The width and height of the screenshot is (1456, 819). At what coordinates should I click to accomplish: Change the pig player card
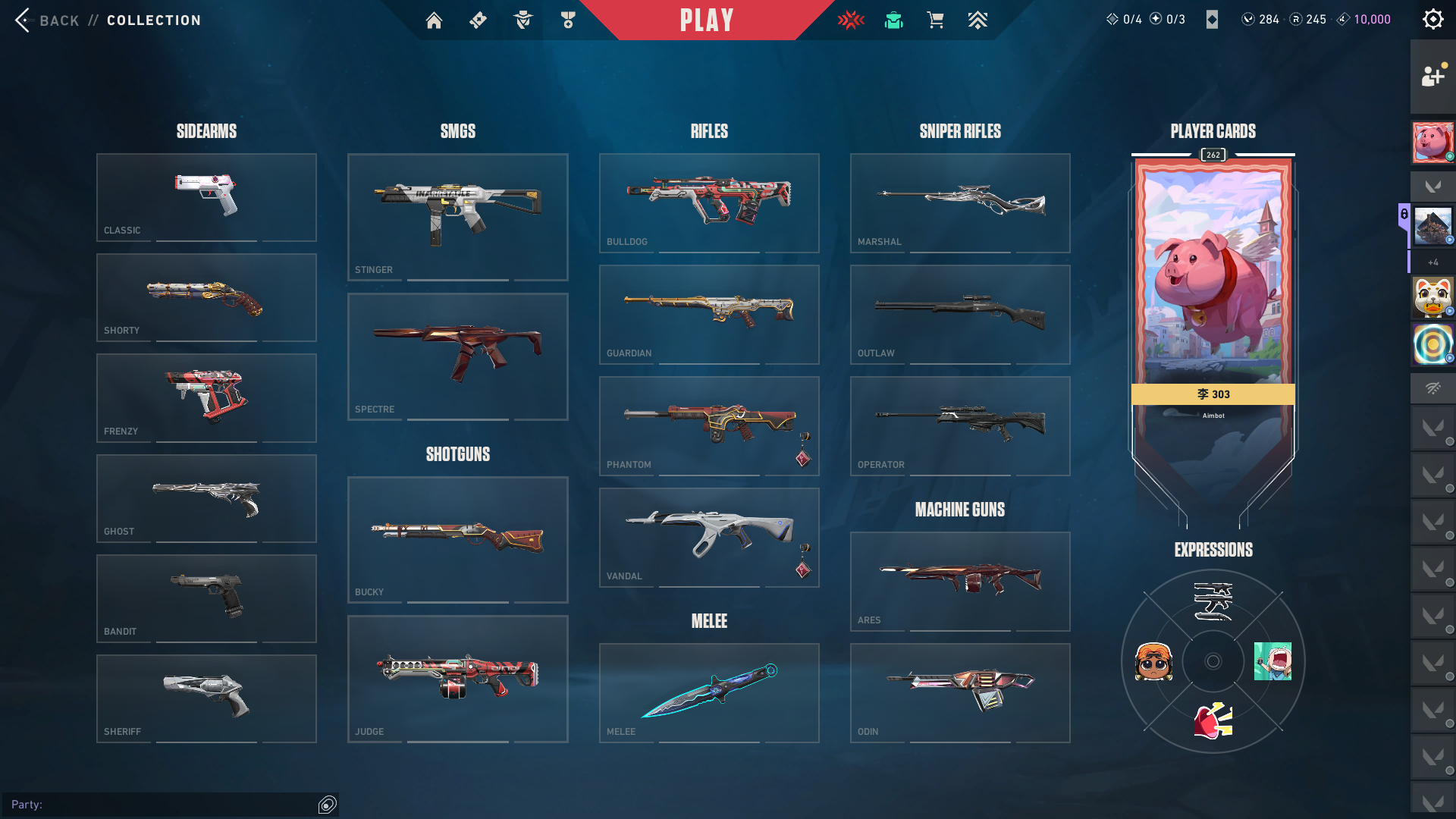(x=1213, y=281)
